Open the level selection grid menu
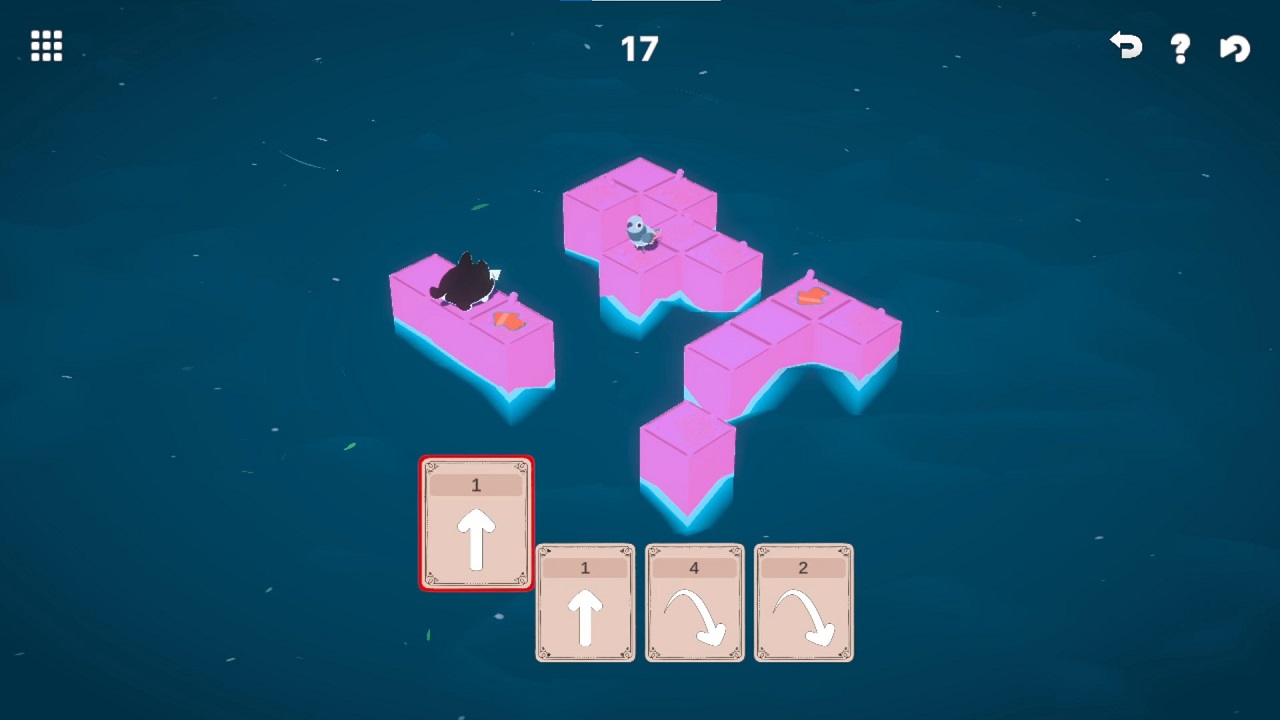 click(x=45, y=46)
